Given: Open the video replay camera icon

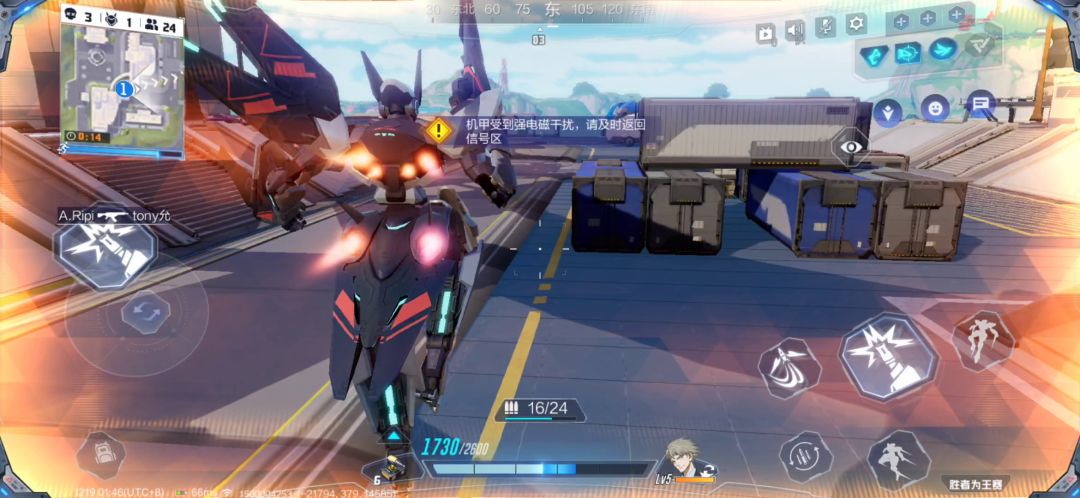Looking at the screenshot, I should pos(765,34).
